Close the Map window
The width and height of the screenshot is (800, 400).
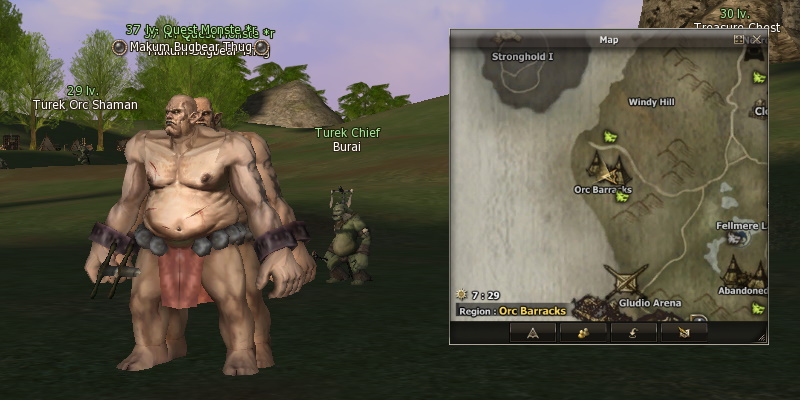coord(757,40)
